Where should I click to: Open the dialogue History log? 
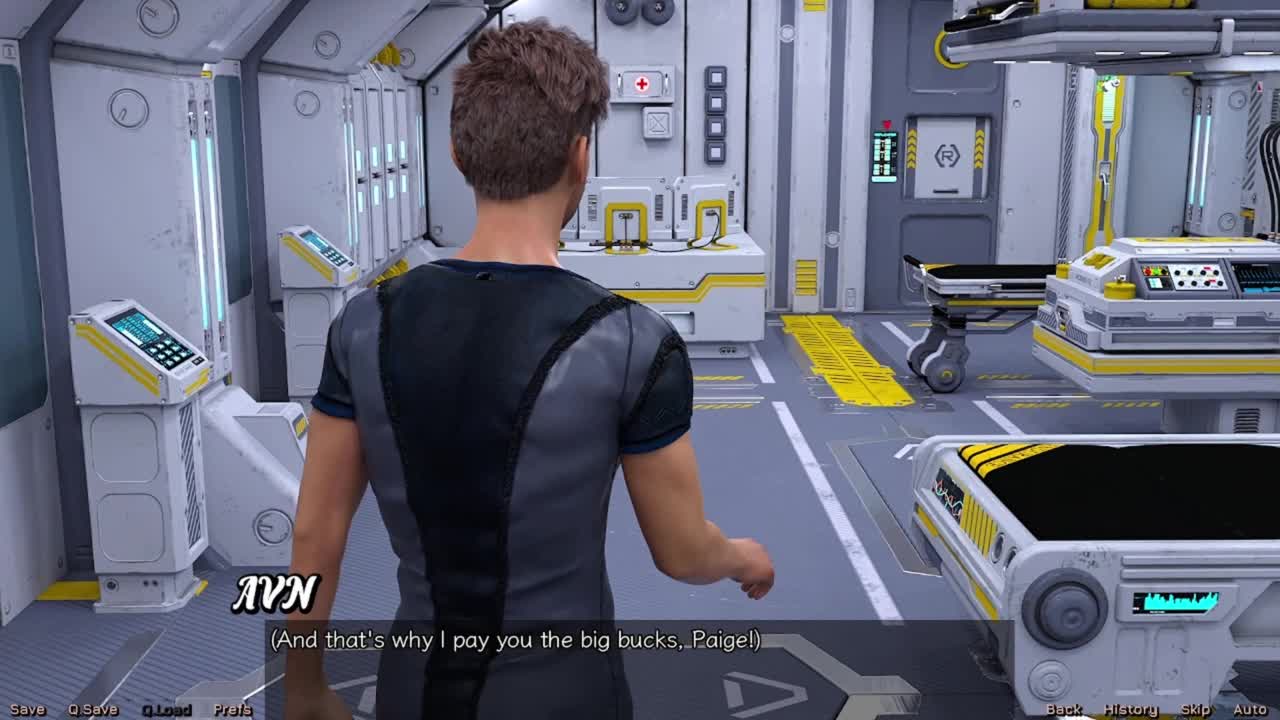[x=1130, y=709]
